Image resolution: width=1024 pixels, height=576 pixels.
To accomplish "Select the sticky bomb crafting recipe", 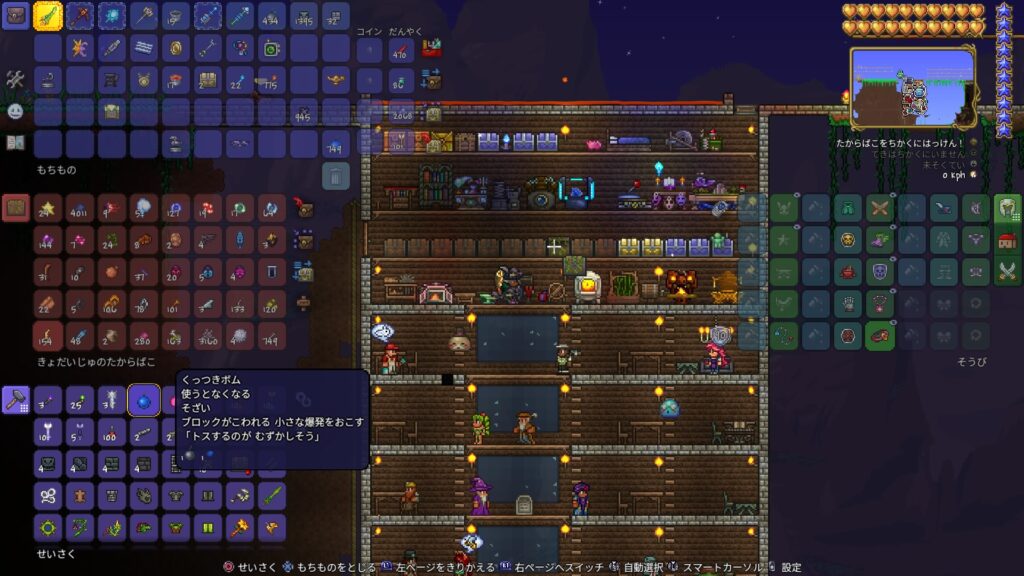I will coord(144,399).
